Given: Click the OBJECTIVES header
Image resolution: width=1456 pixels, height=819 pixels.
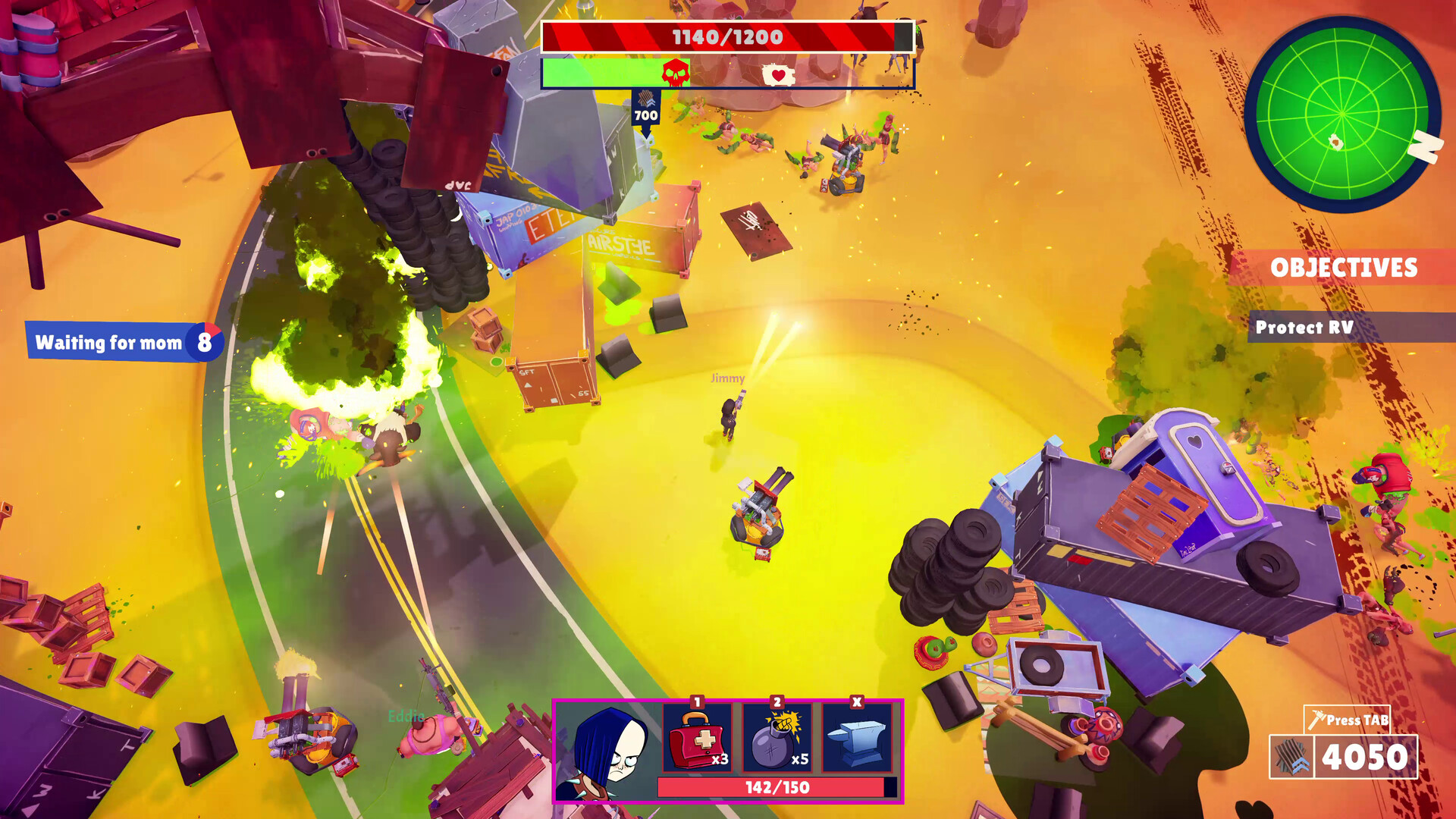Looking at the screenshot, I should pyautogui.click(x=1346, y=267).
